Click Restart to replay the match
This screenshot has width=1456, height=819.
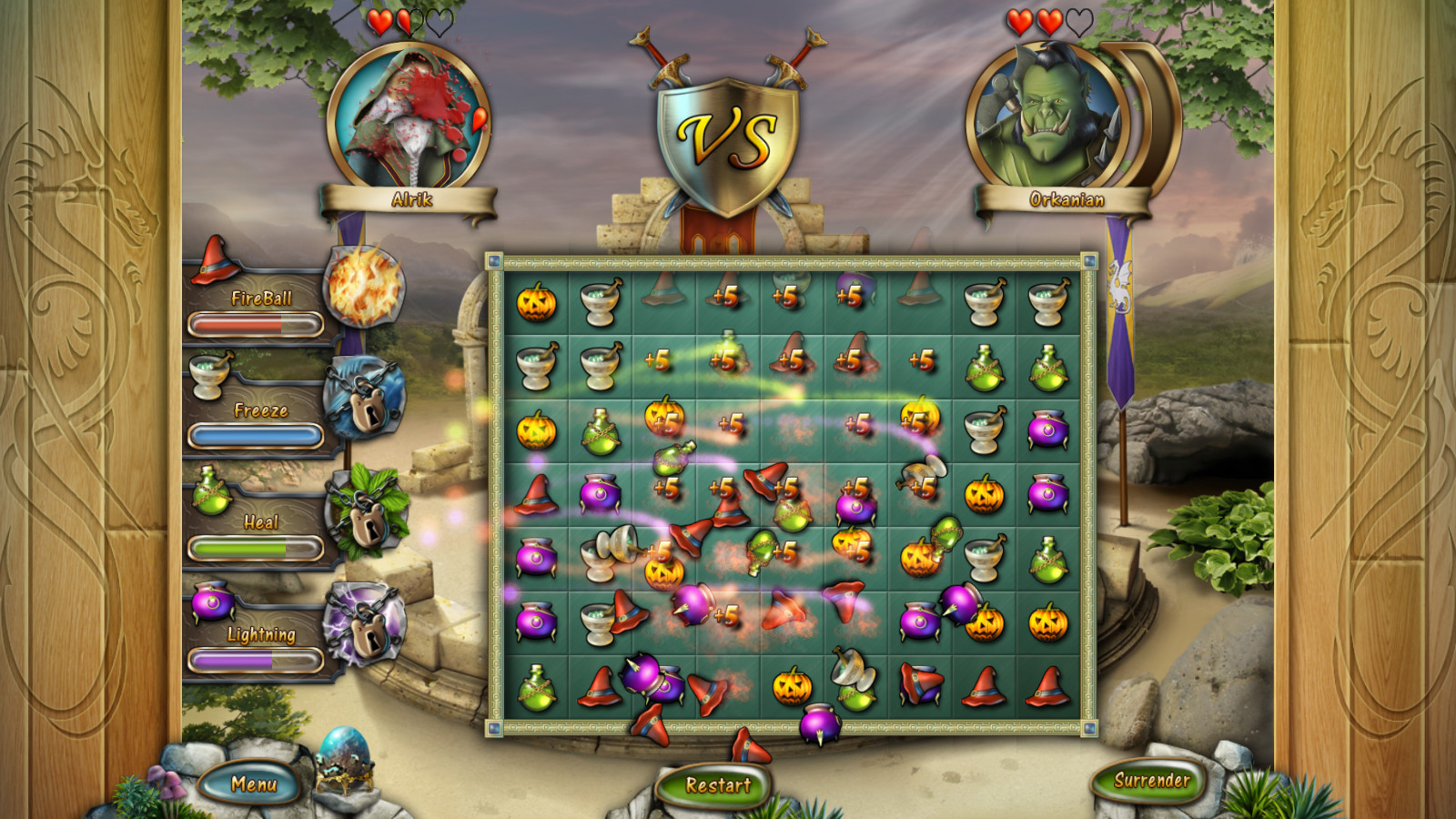tap(718, 784)
